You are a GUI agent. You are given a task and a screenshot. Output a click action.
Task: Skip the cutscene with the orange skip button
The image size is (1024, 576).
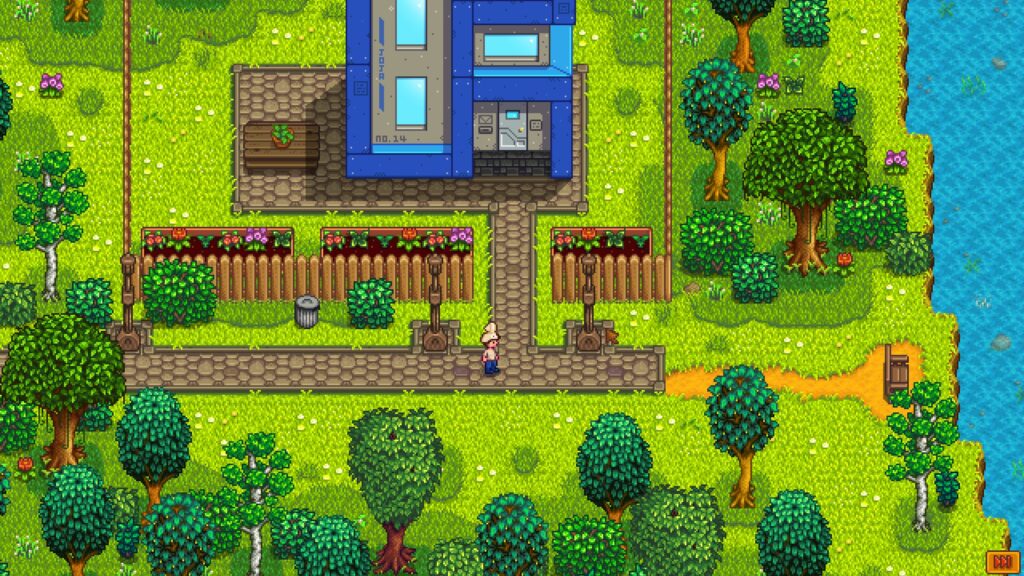pyautogui.click(x=1000, y=560)
